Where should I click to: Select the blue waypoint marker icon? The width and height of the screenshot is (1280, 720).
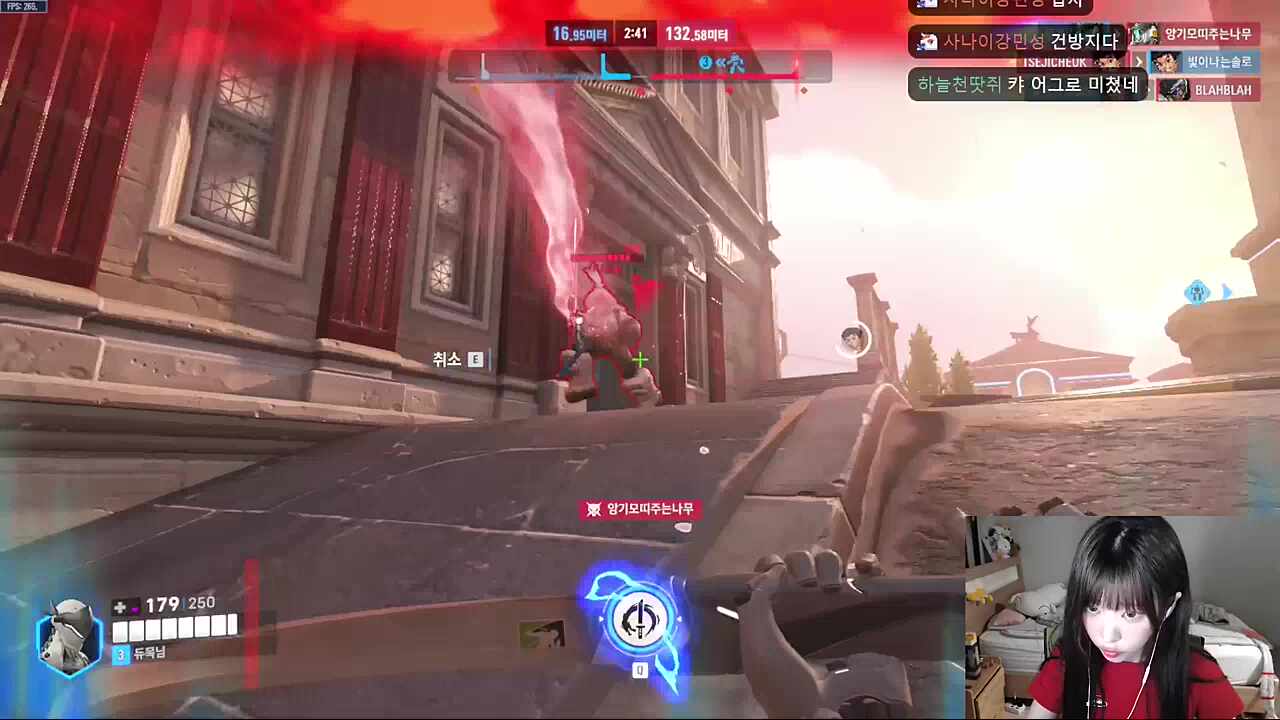(1197, 293)
